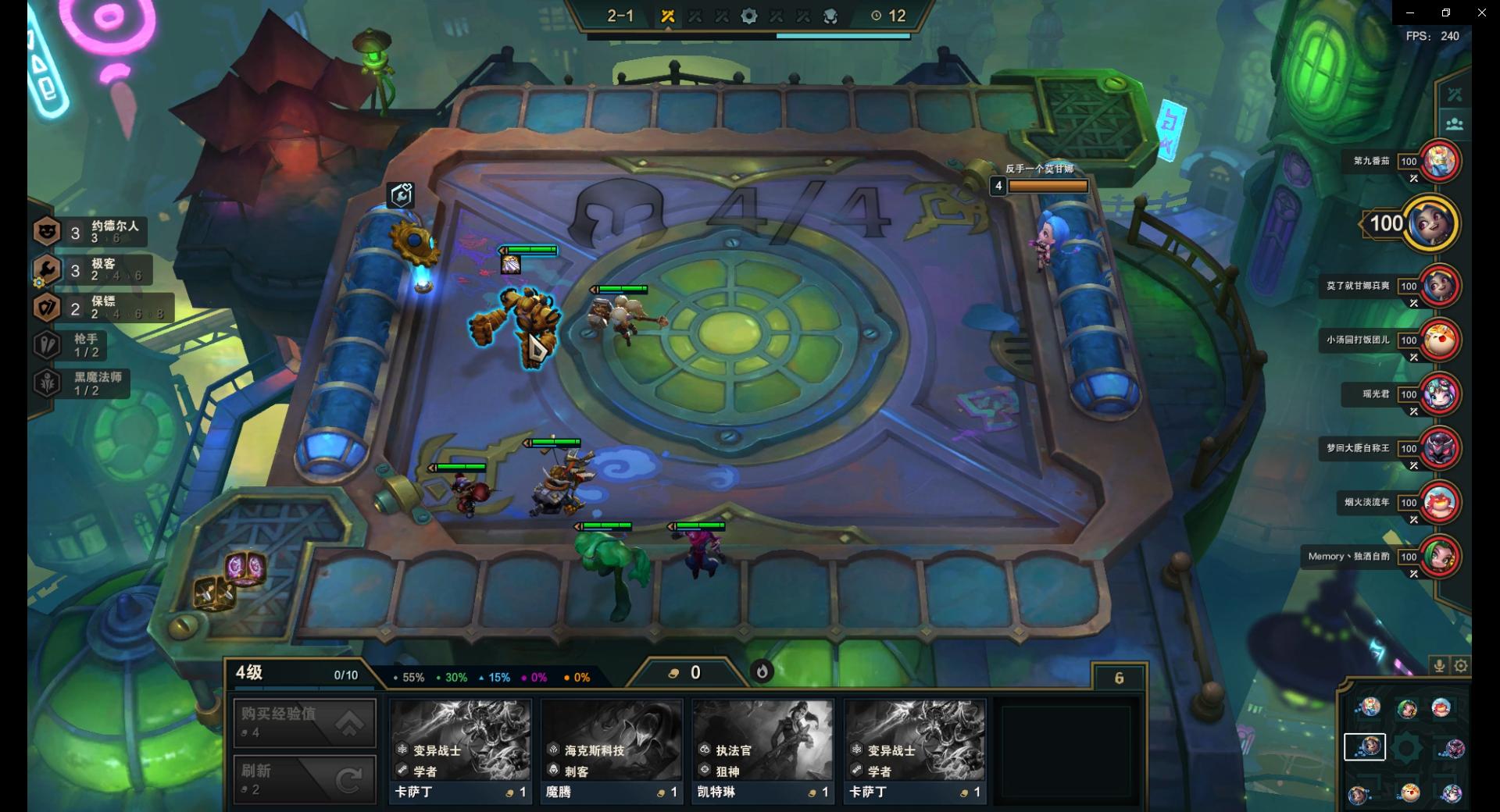Buy experience with the 购买经验值 button
The height and width of the screenshot is (812, 1500).
click(x=305, y=722)
